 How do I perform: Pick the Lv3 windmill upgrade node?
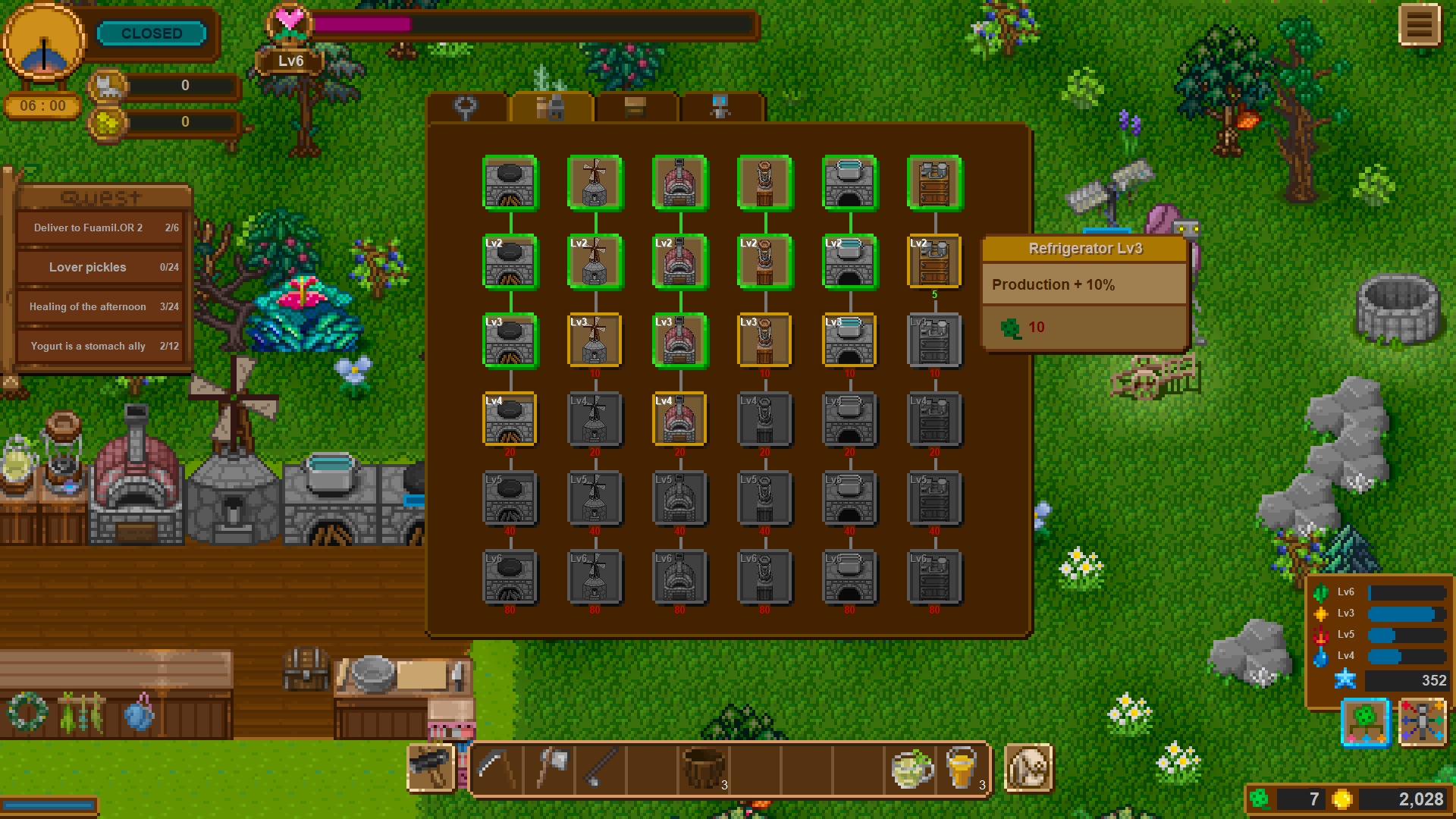(x=595, y=340)
